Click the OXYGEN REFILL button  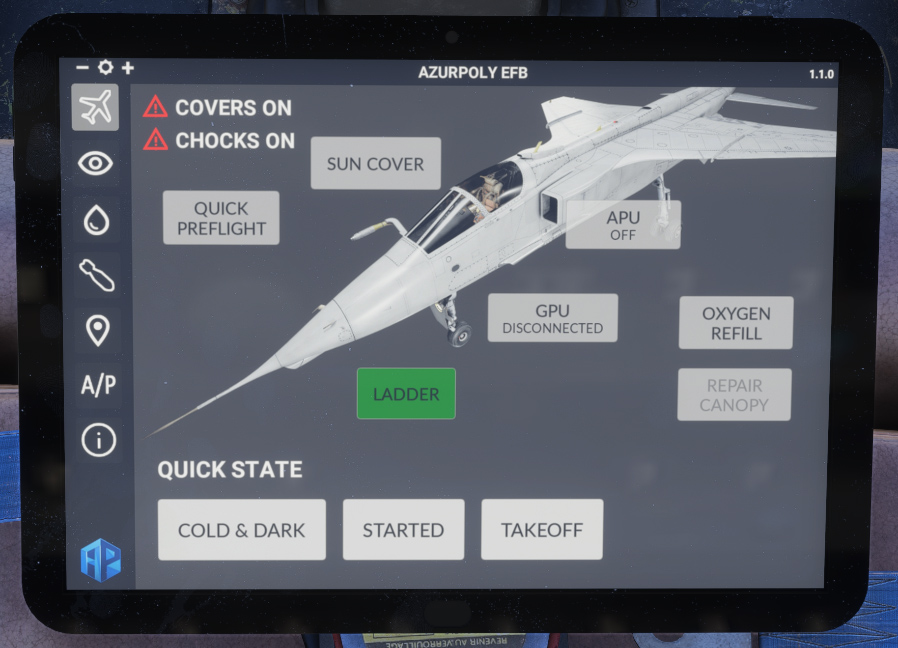tap(735, 323)
